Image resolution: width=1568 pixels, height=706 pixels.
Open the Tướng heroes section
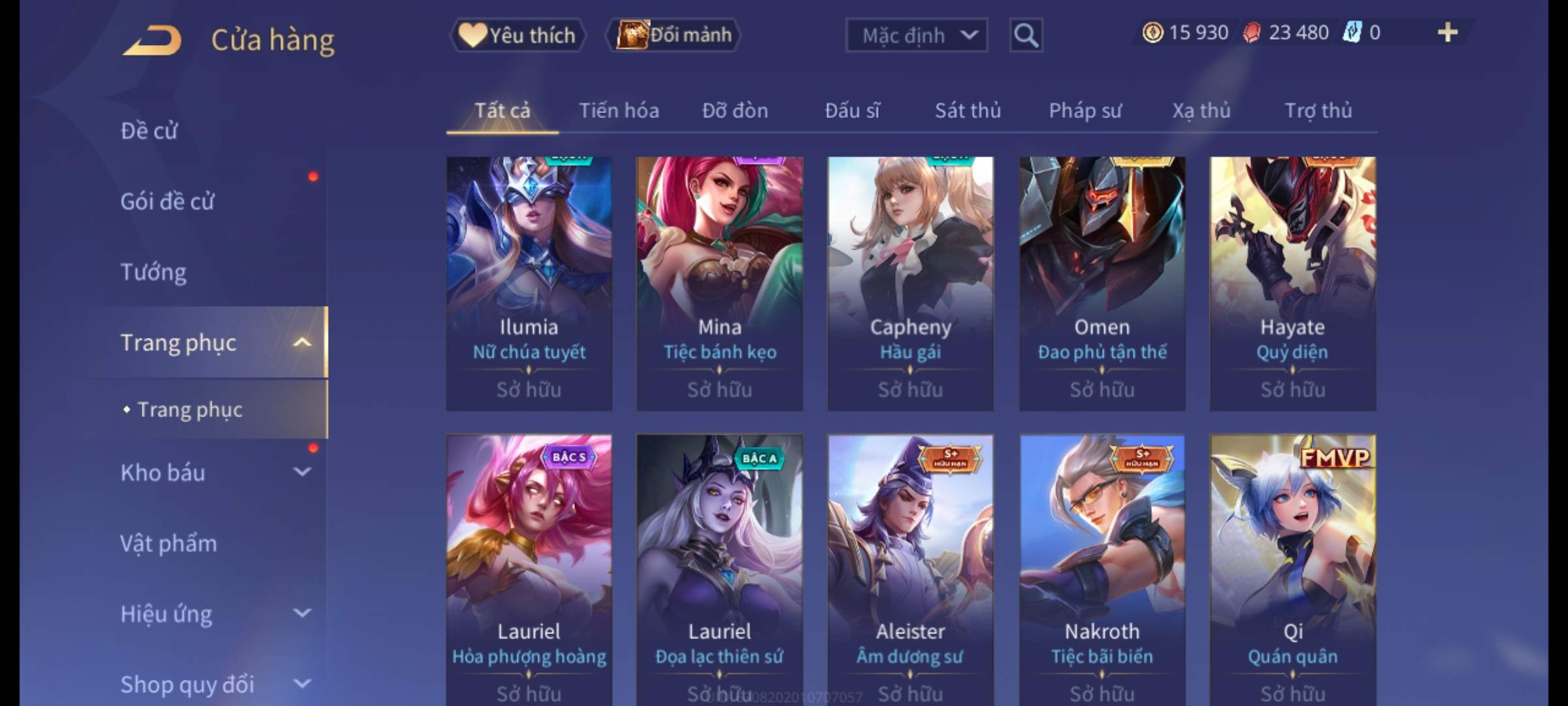click(x=154, y=272)
